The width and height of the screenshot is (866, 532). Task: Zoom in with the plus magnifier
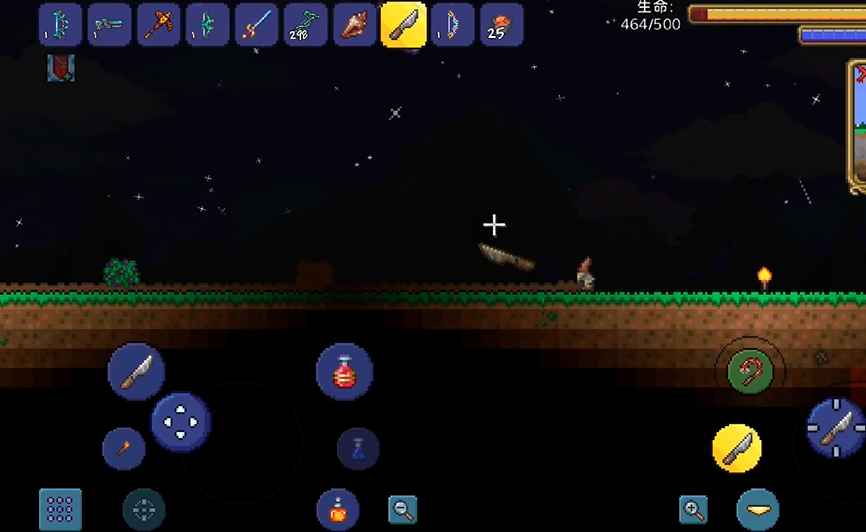pyautogui.click(x=693, y=509)
